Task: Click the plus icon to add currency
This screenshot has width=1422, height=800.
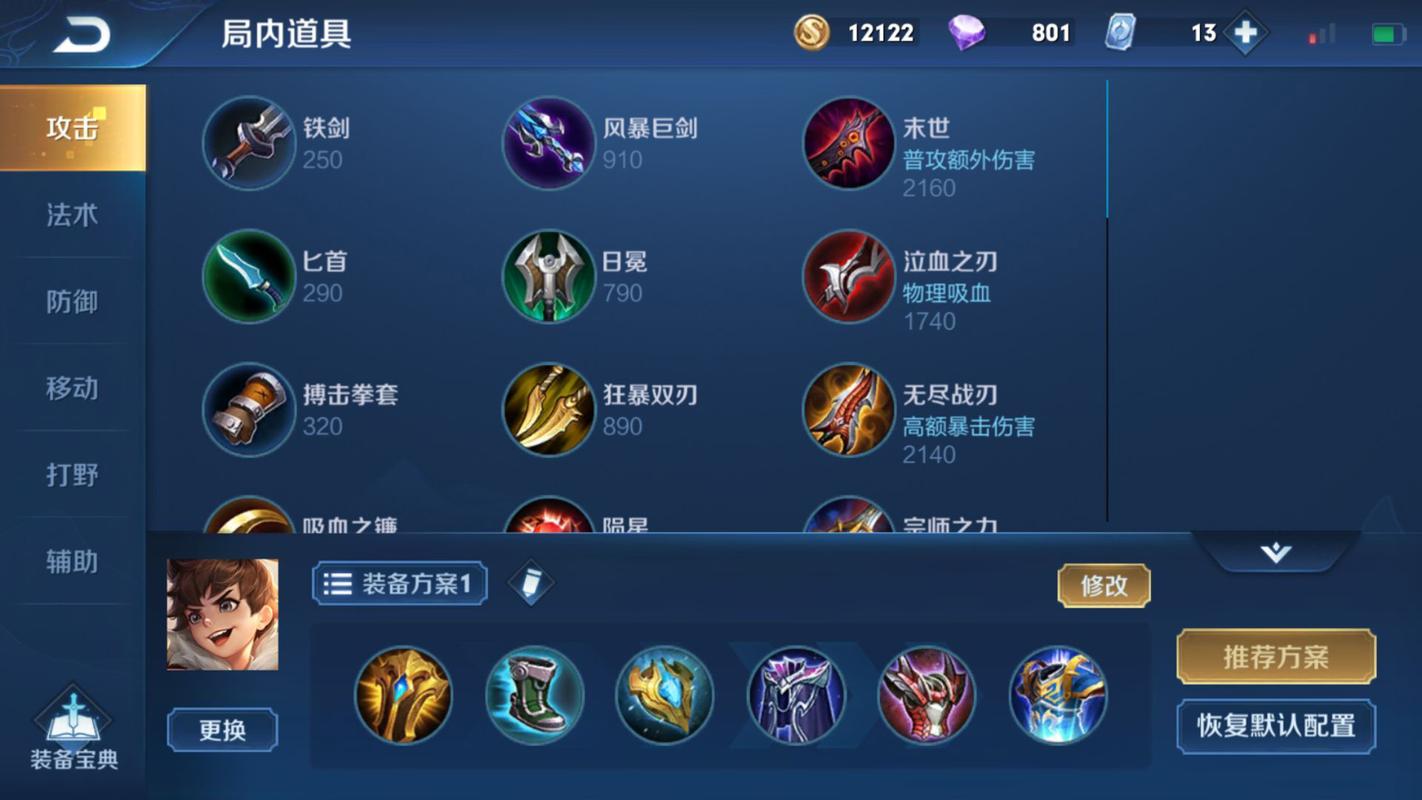Action: coord(1243,32)
